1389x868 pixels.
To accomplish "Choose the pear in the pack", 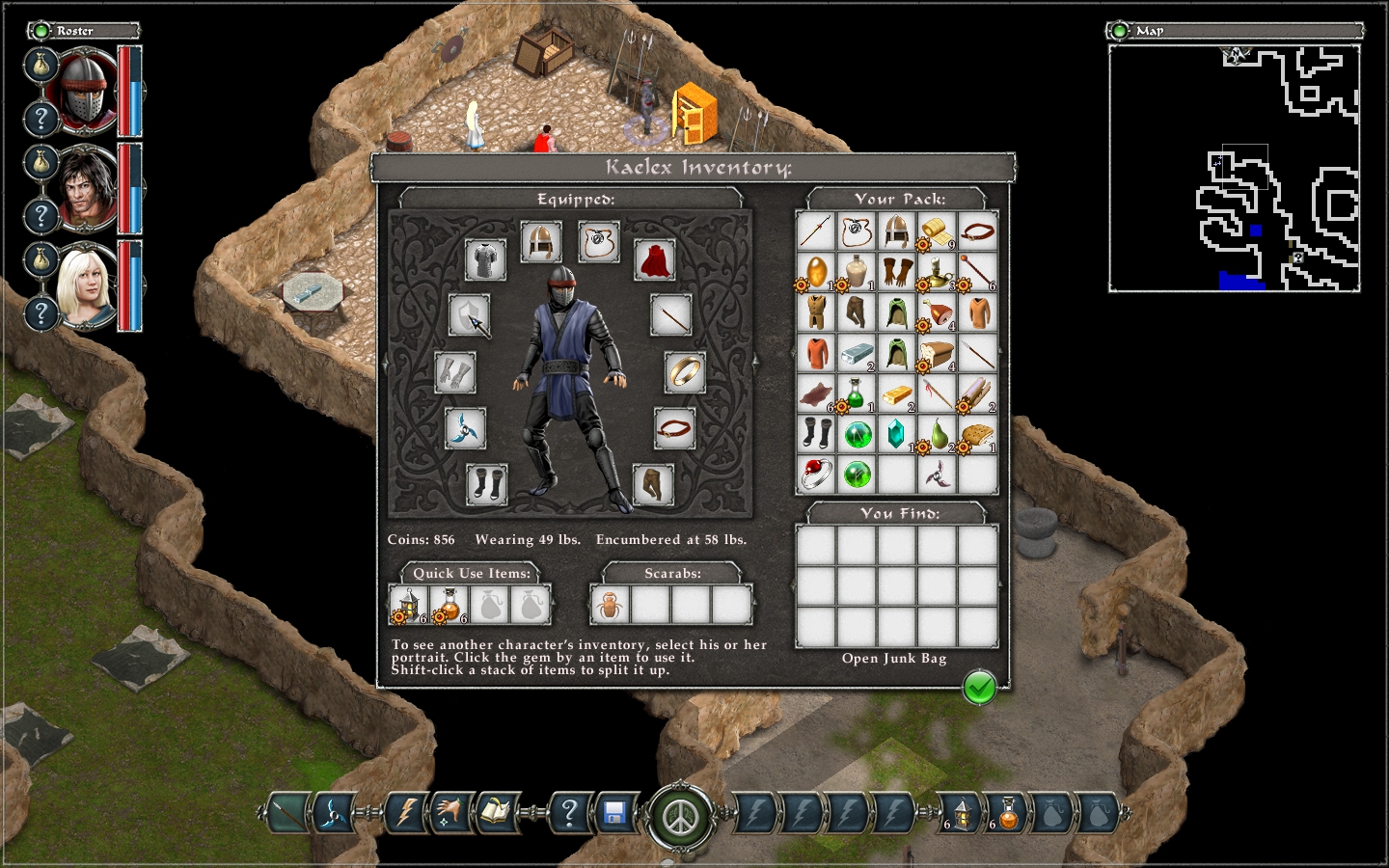I will click(x=937, y=433).
